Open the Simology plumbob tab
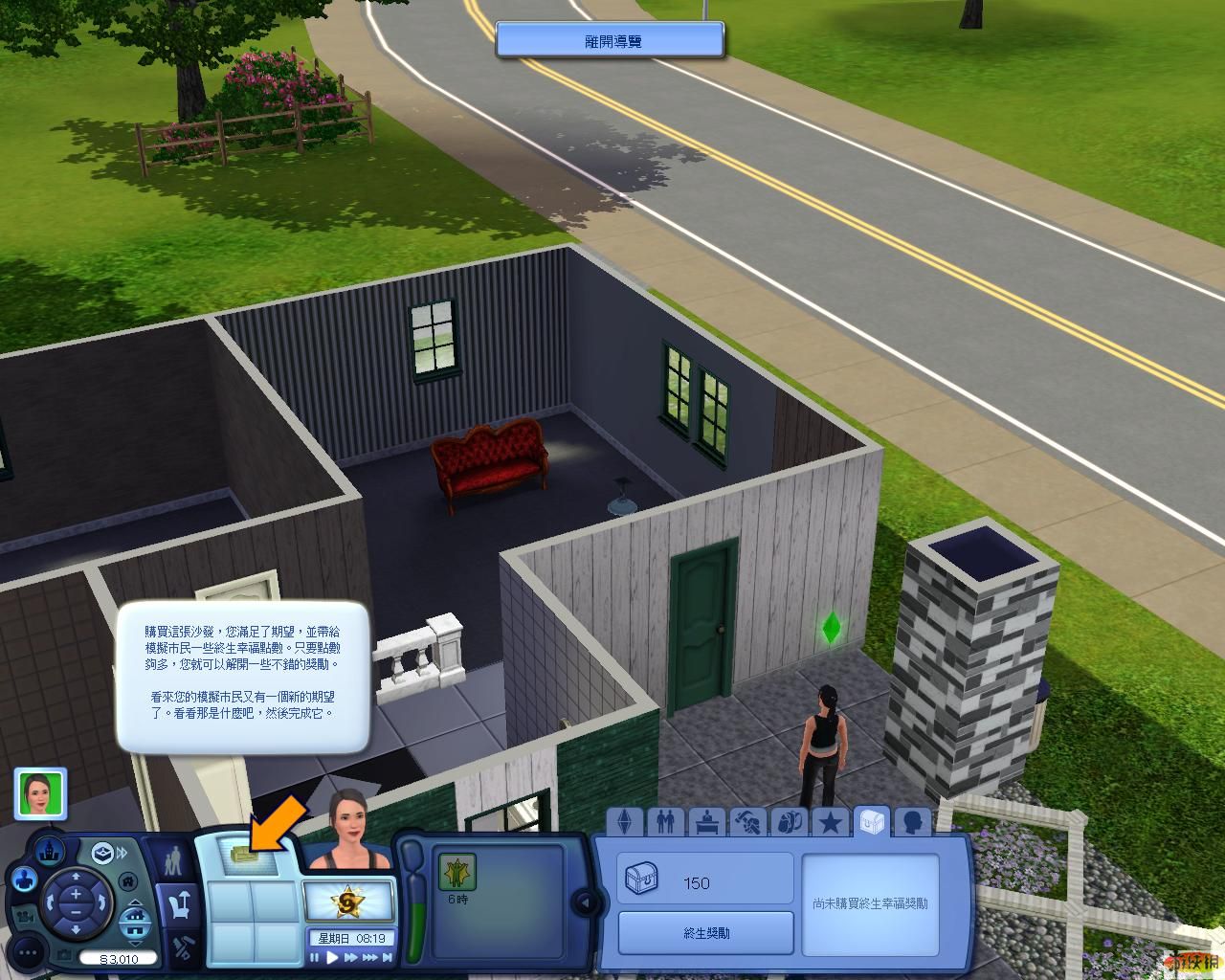The width and height of the screenshot is (1225, 980). pyautogui.click(x=625, y=822)
